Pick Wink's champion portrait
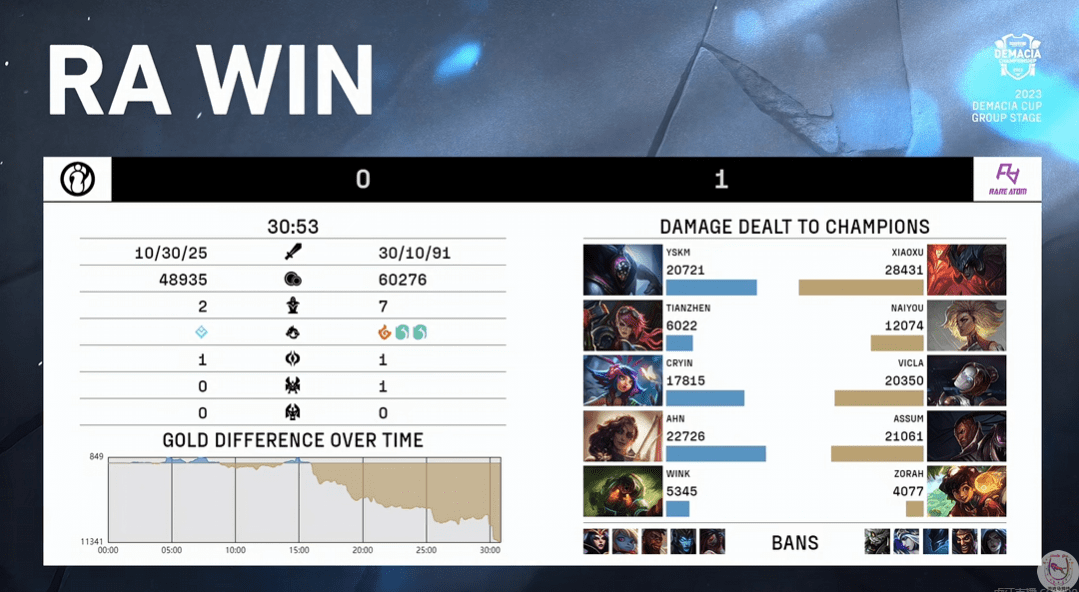 pyautogui.click(x=622, y=492)
